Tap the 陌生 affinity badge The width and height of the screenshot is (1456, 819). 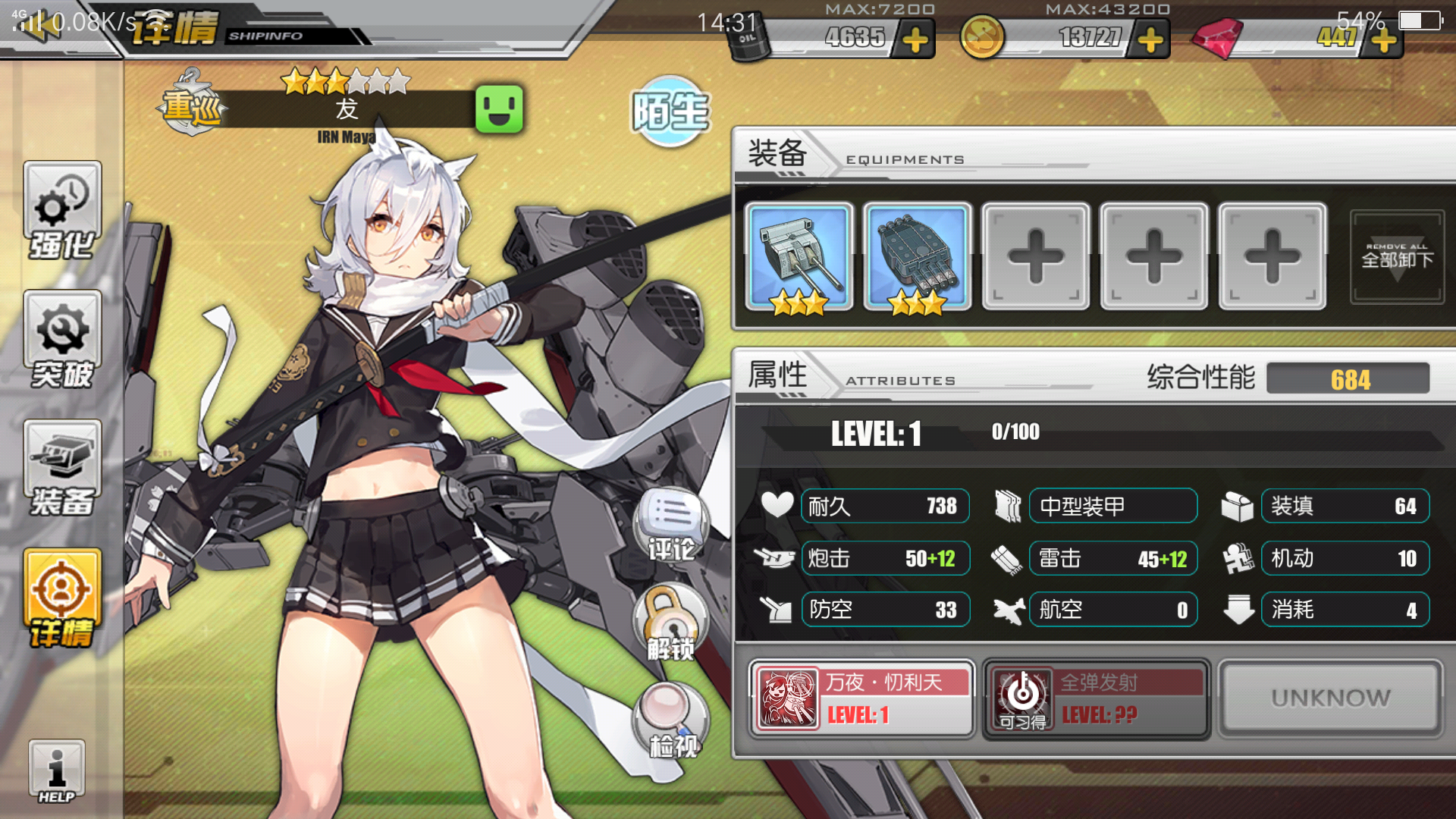pos(670,111)
